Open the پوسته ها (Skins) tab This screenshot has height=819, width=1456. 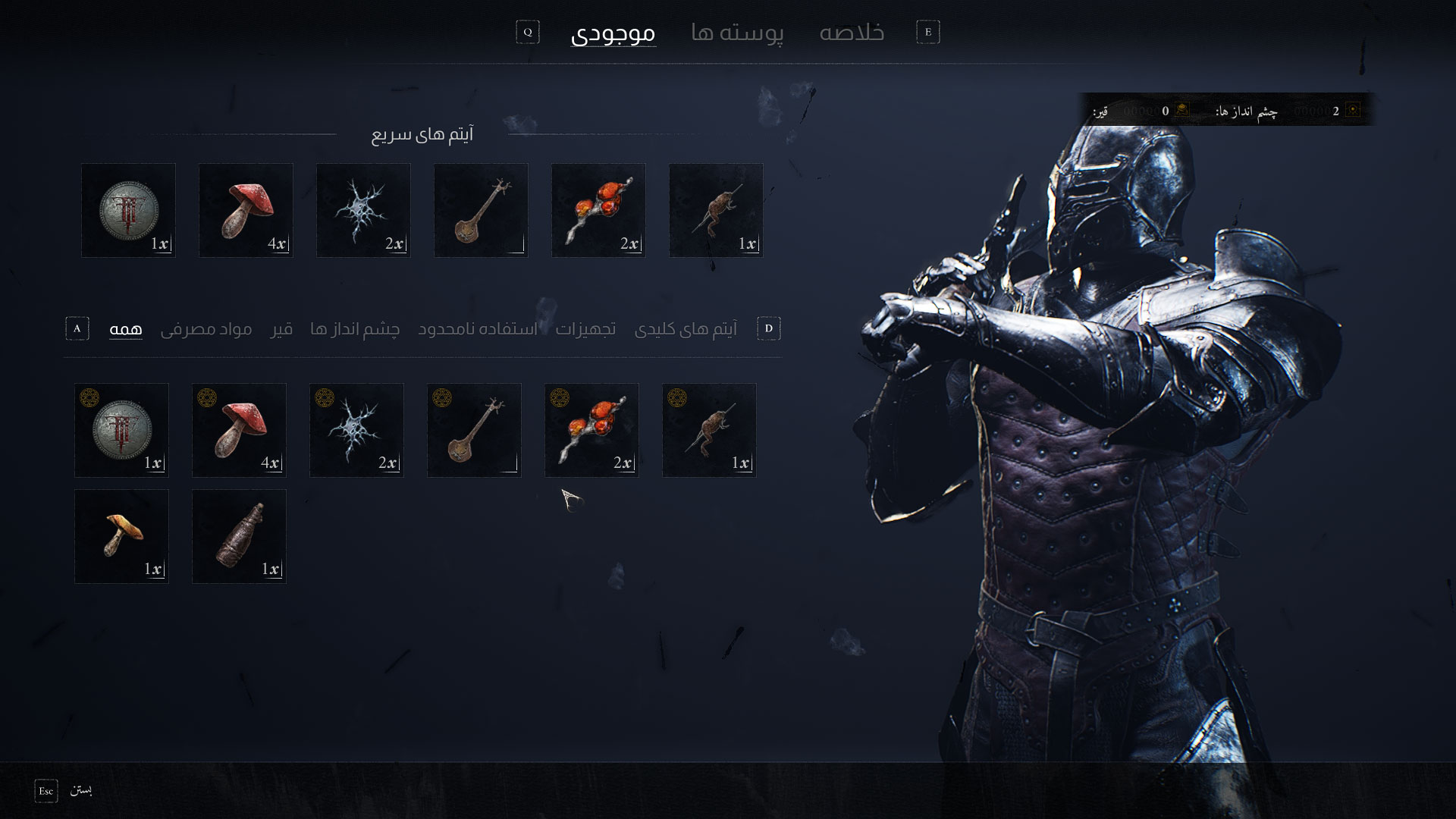tap(737, 33)
